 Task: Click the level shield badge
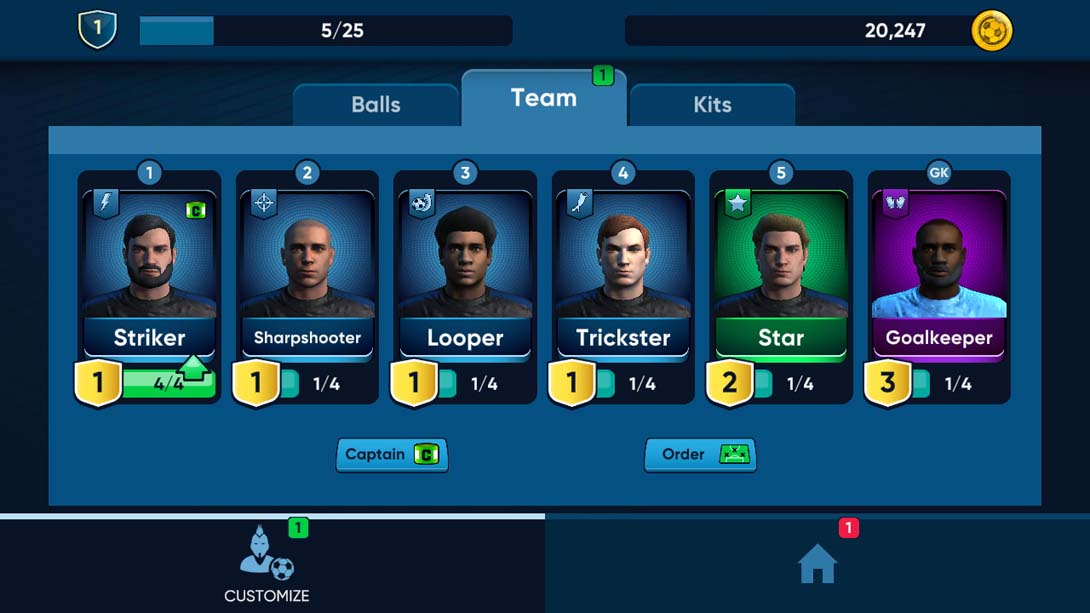(97, 30)
